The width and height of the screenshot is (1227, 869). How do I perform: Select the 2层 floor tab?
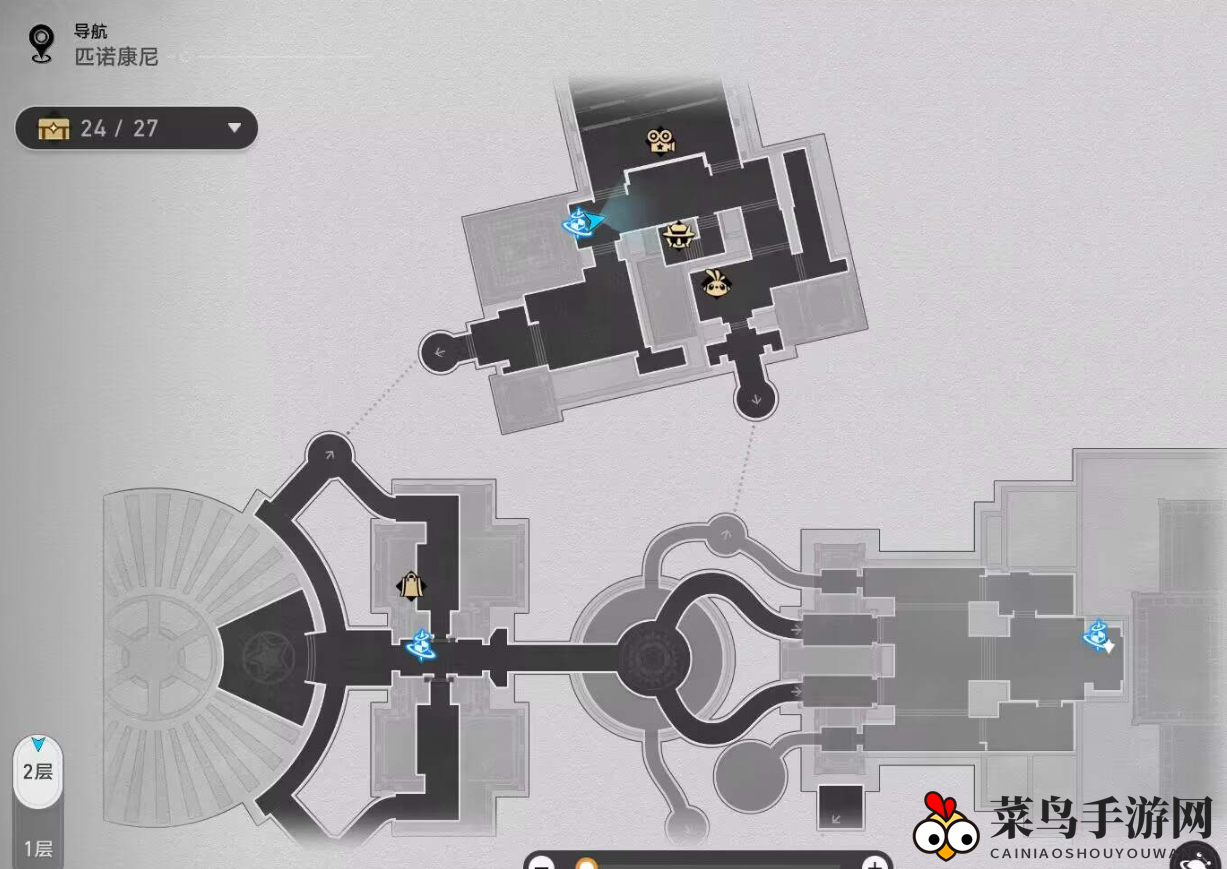point(38,771)
